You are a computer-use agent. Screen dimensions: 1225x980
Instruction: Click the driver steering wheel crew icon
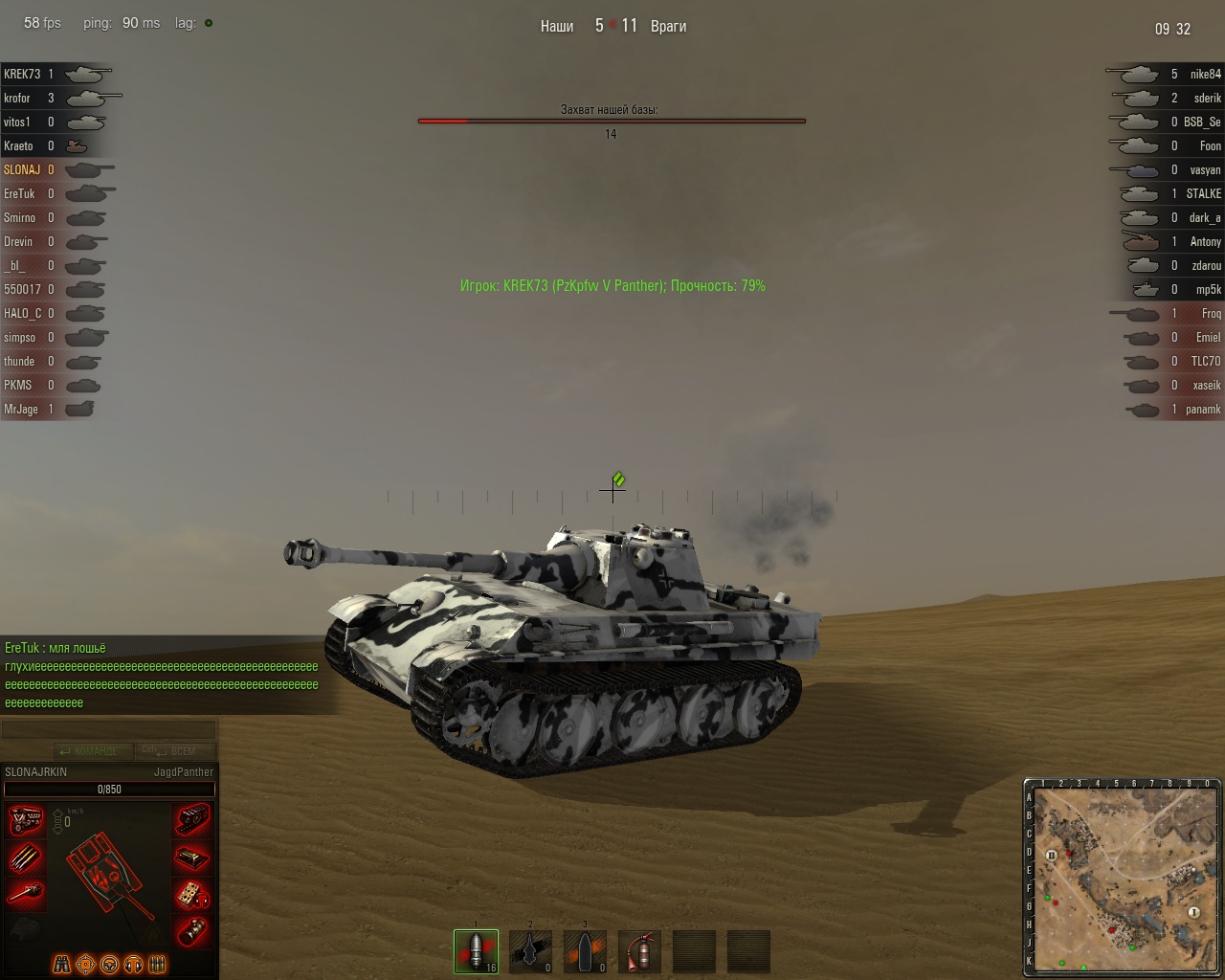click(x=109, y=964)
